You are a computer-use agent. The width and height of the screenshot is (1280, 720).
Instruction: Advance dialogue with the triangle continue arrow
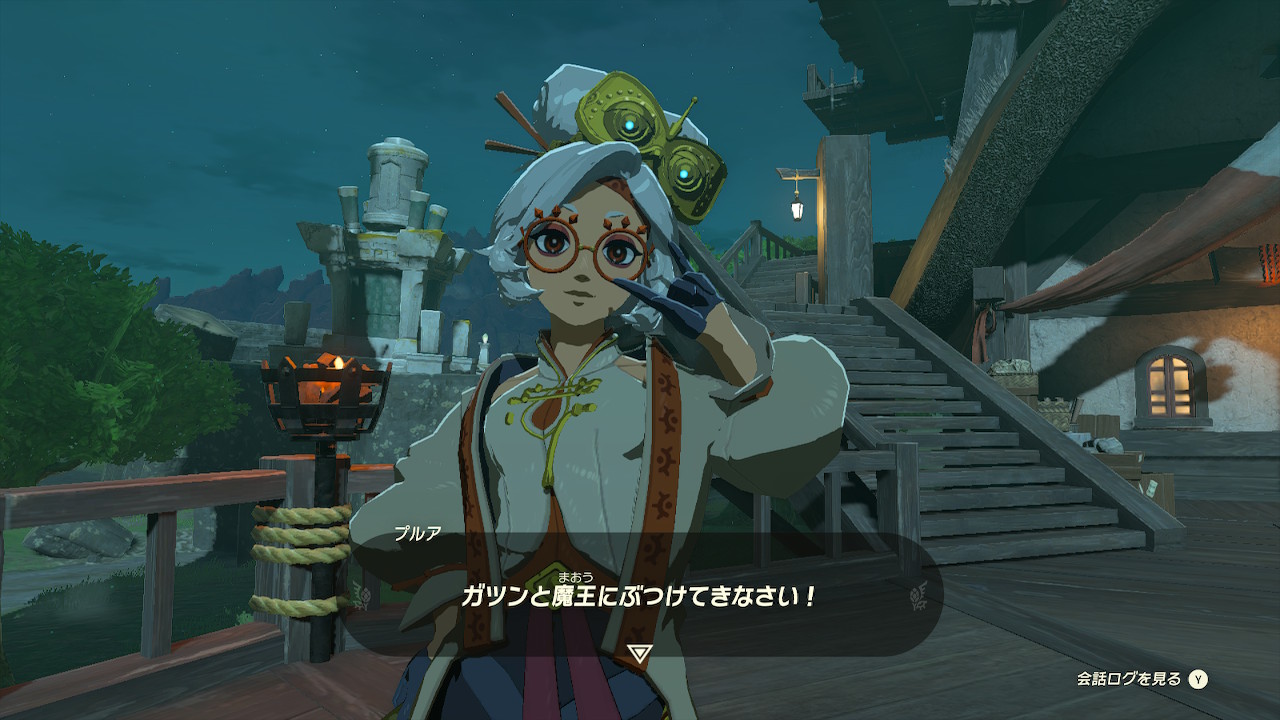tap(640, 653)
